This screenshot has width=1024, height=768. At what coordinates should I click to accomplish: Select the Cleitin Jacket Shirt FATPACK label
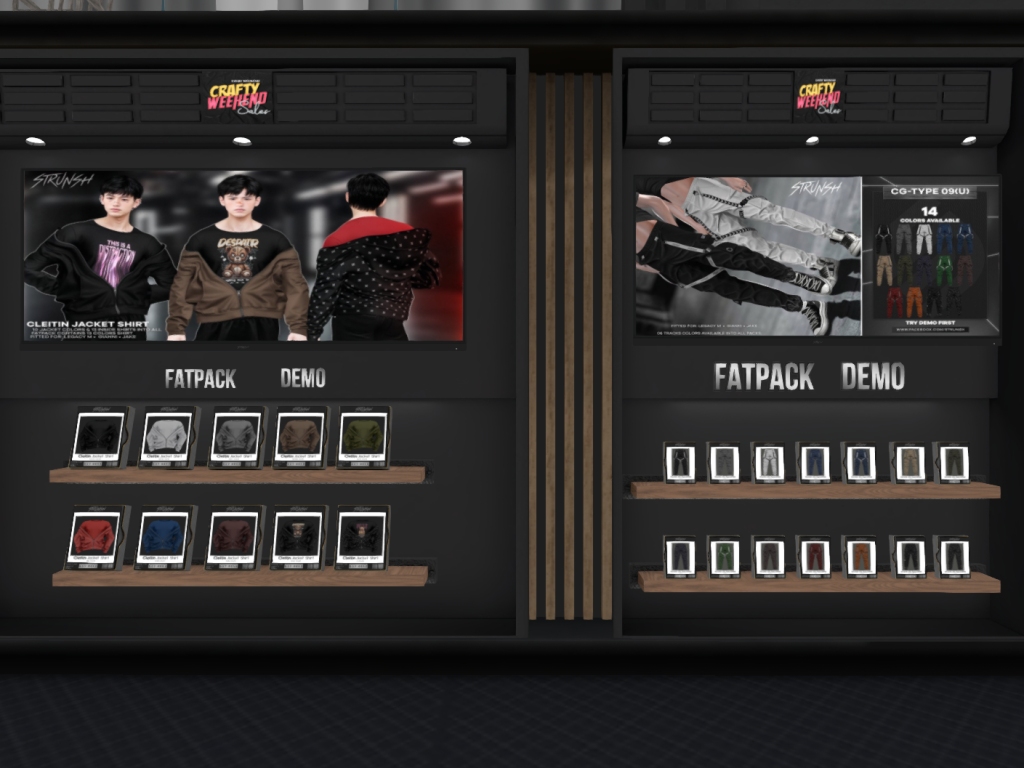200,378
